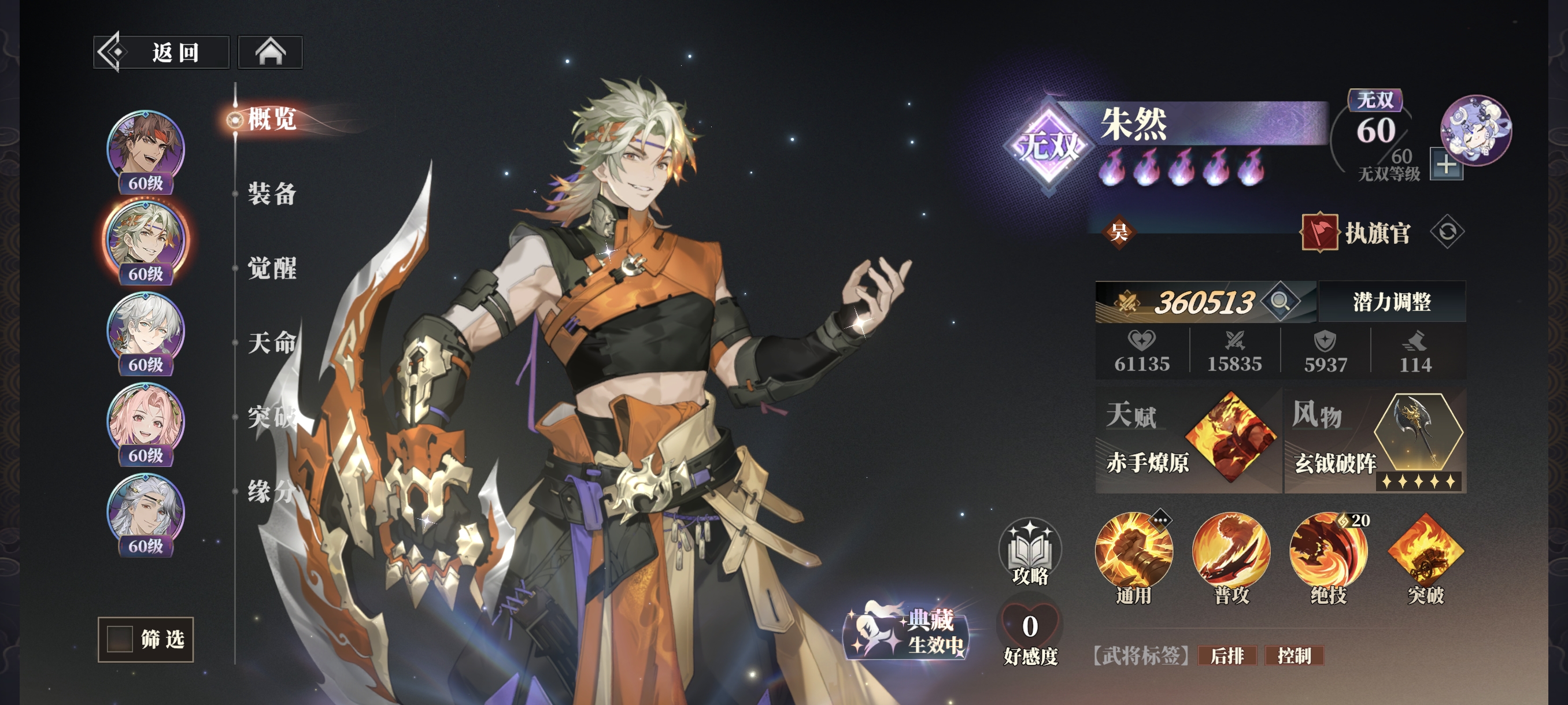Select the 天命 destiny tab
The width and height of the screenshot is (1568, 705).
[x=272, y=343]
